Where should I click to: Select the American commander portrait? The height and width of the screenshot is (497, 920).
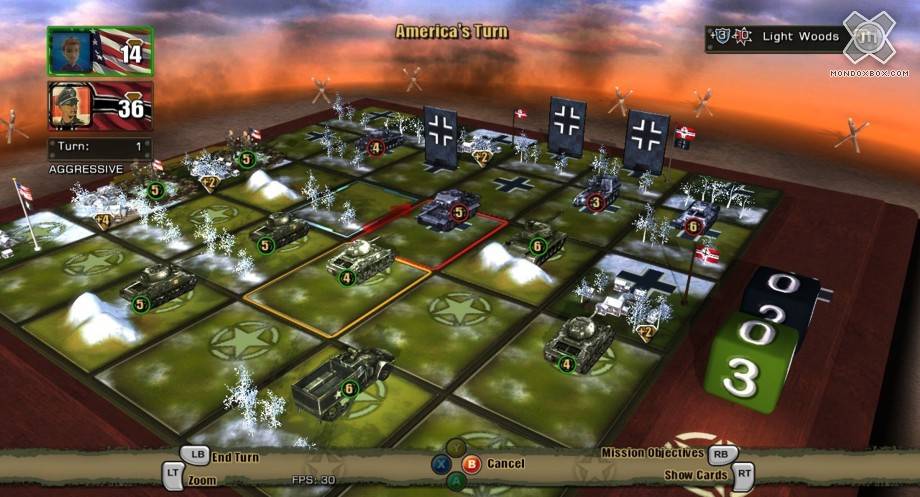click(100, 52)
